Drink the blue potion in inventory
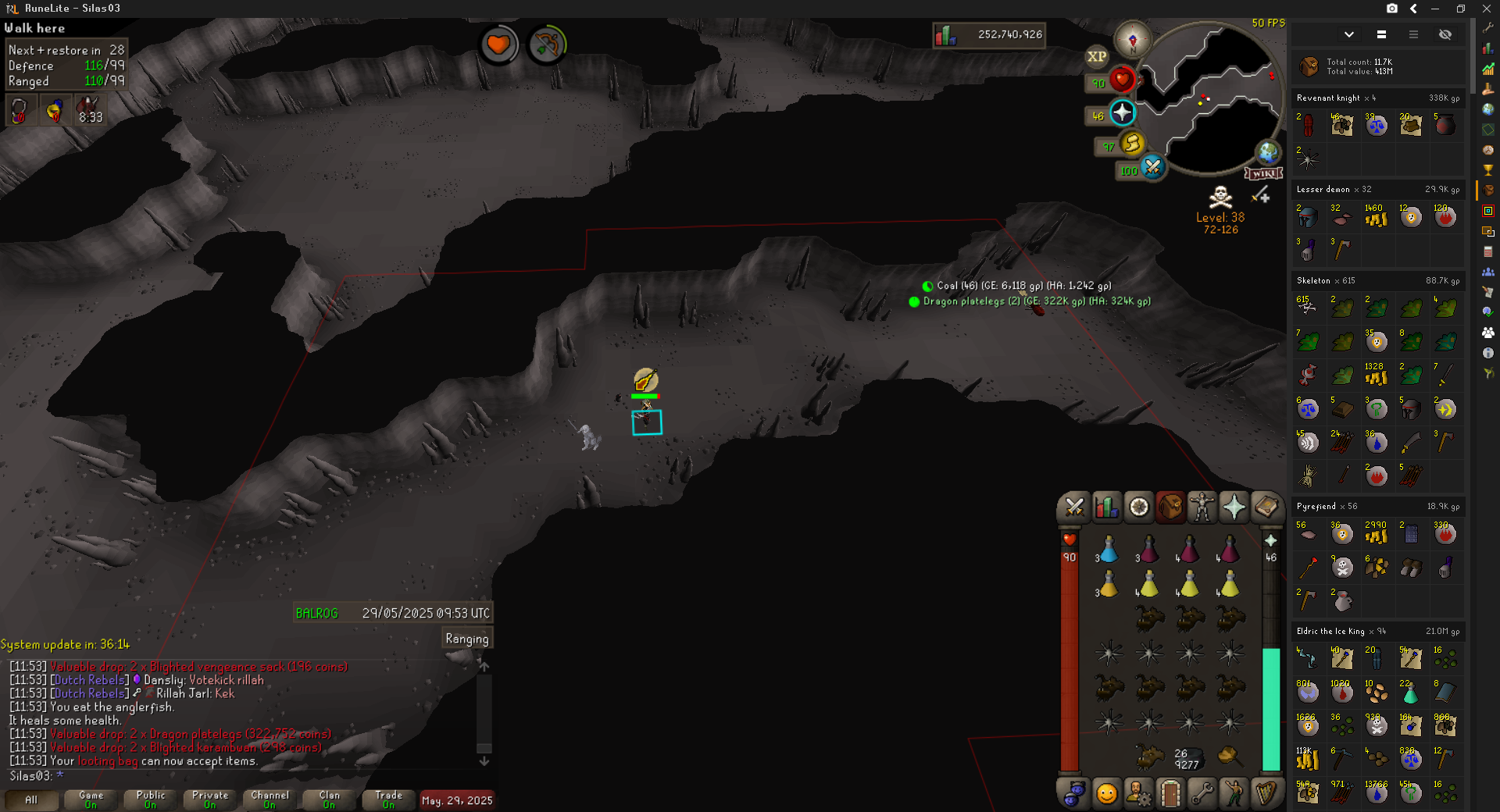This screenshot has width=1500, height=812. point(1109,550)
